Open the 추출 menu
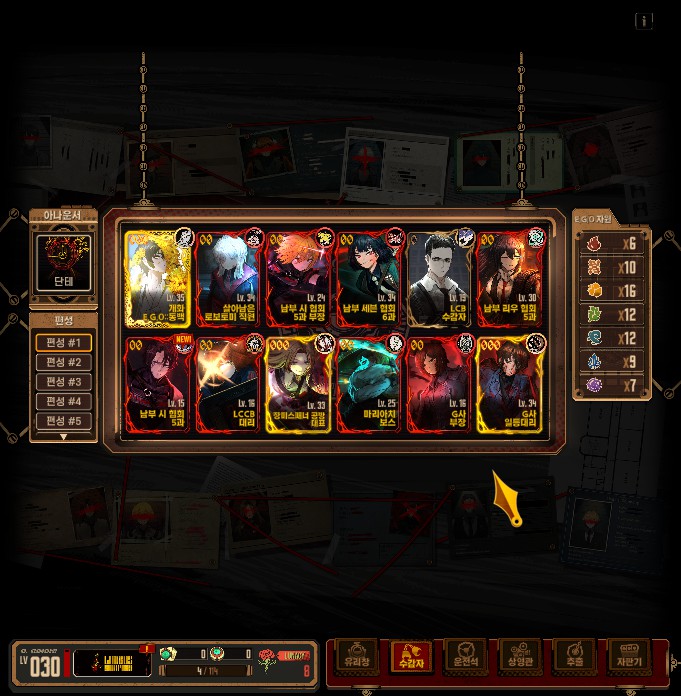681x696 pixels. point(574,657)
